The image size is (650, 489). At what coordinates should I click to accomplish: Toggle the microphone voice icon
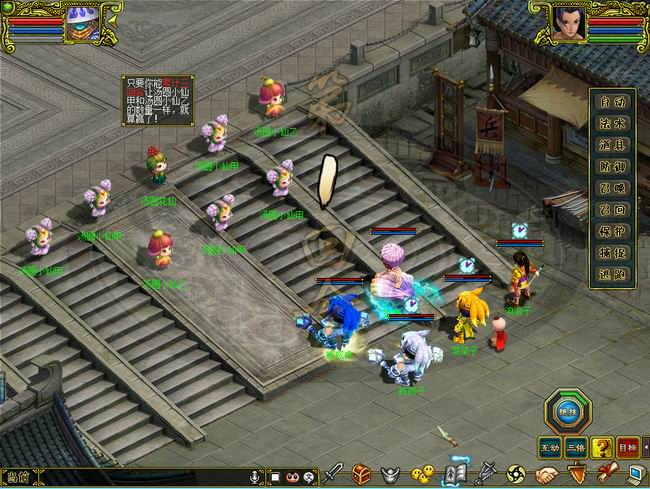coord(256,476)
